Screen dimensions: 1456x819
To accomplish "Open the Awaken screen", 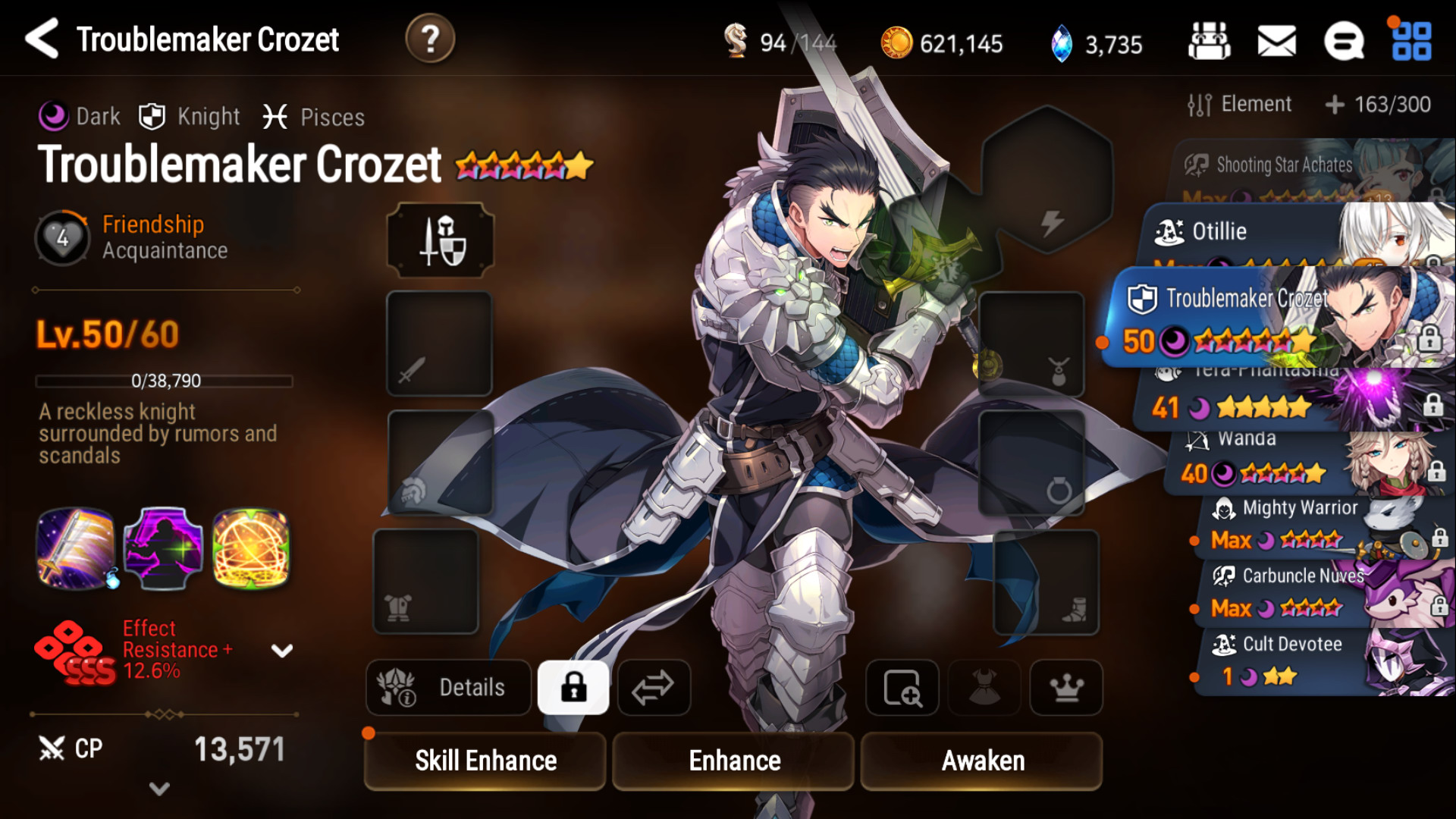I will click(x=983, y=761).
